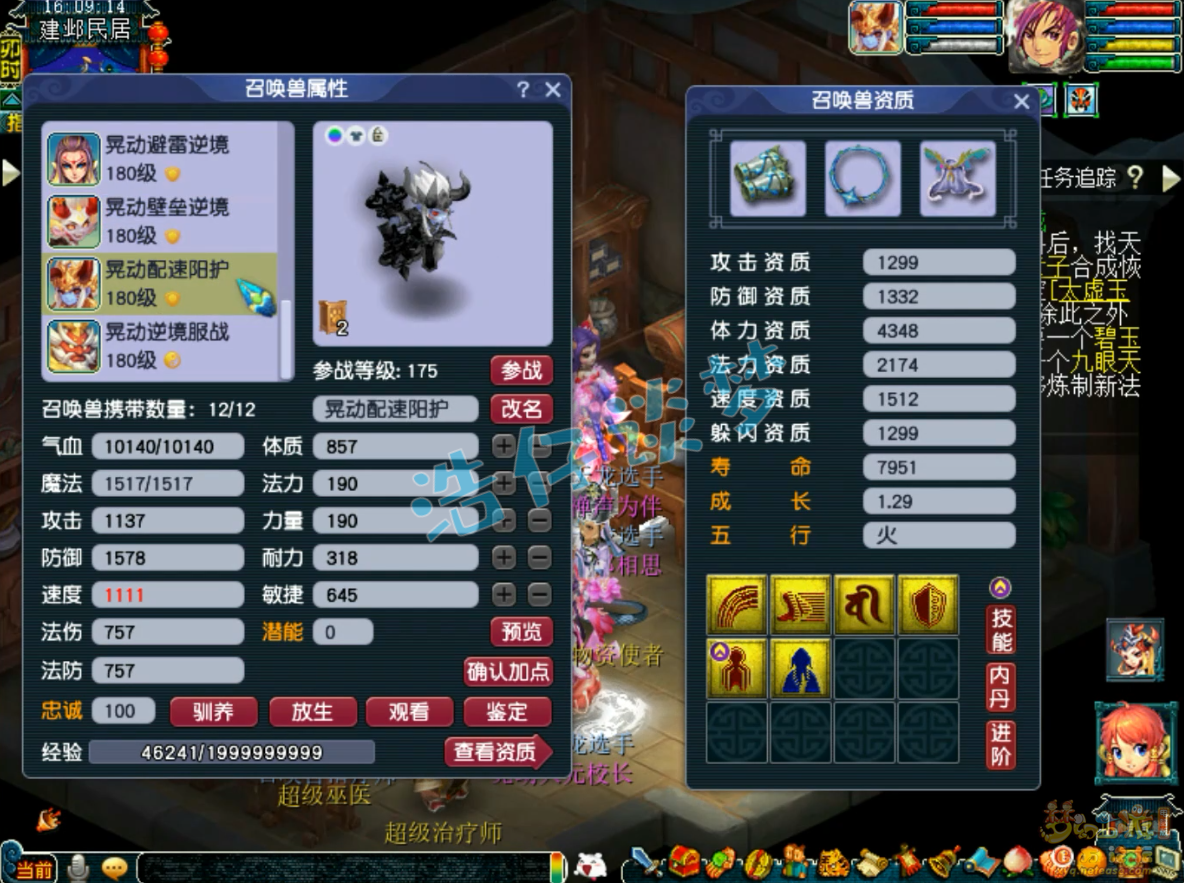Viewport: 1184px width, 883px height.
Task: Release pet with 放生 button
Action: tap(311, 711)
